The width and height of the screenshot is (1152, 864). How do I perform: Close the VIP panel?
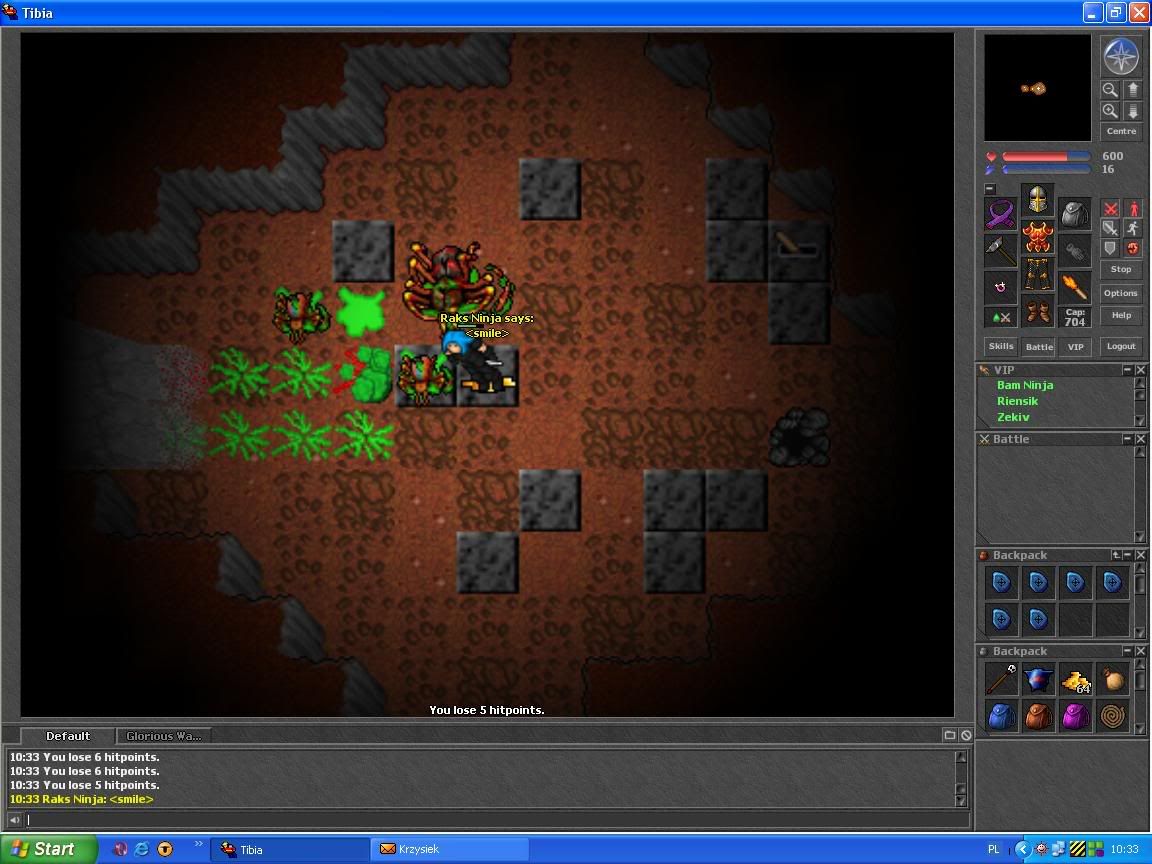pos(1141,370)
